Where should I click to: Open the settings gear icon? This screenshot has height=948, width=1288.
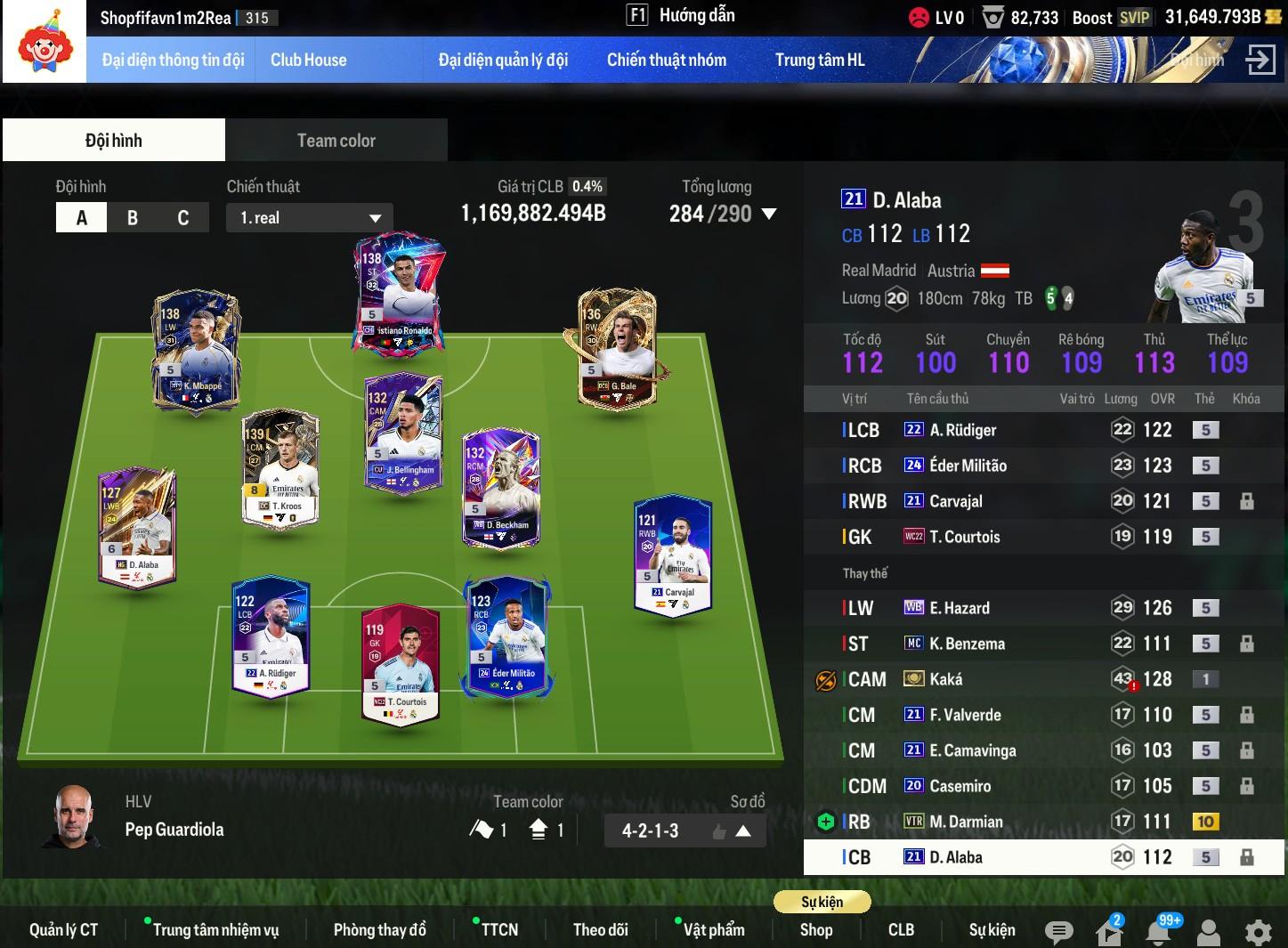tap(1258, 932)
